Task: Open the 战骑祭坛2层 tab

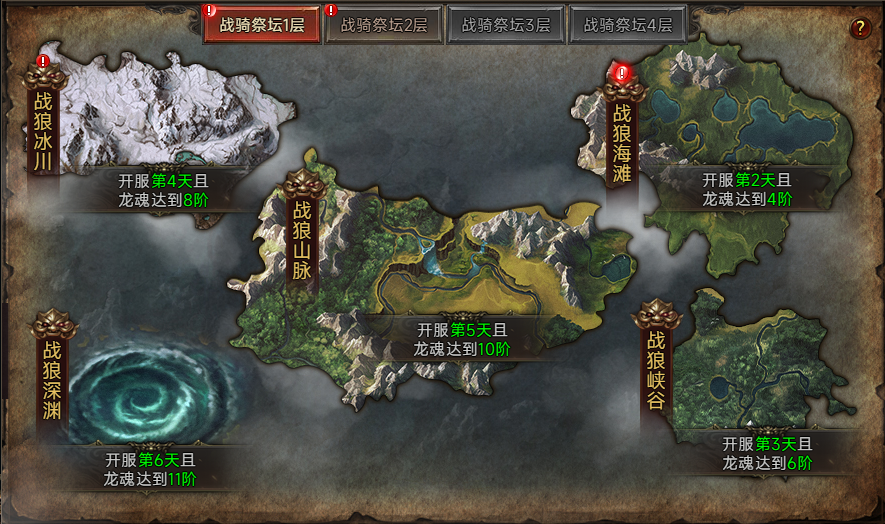Action: [x=384, y=25]
